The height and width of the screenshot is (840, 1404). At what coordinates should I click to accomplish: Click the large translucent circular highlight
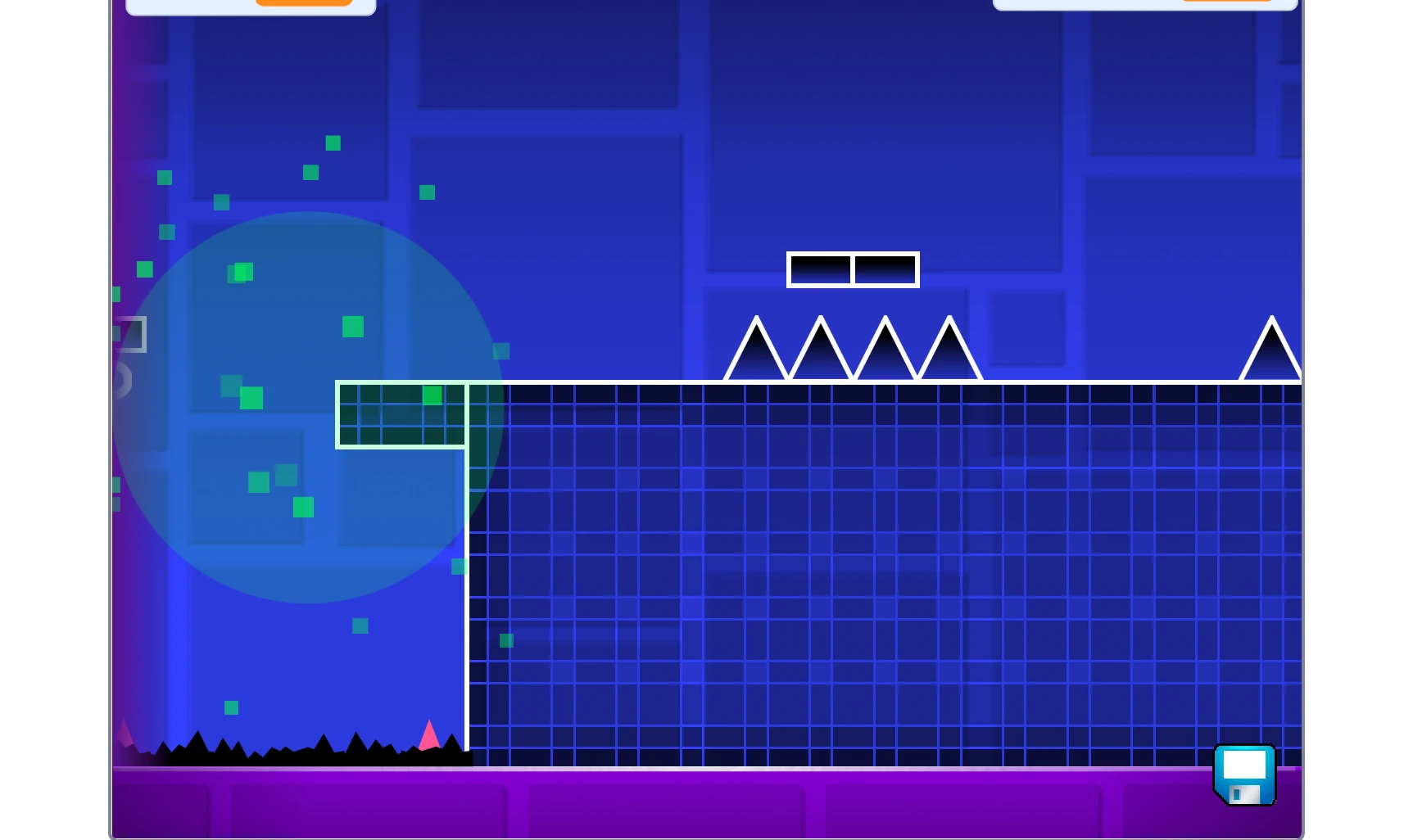[x=307, y=405]
